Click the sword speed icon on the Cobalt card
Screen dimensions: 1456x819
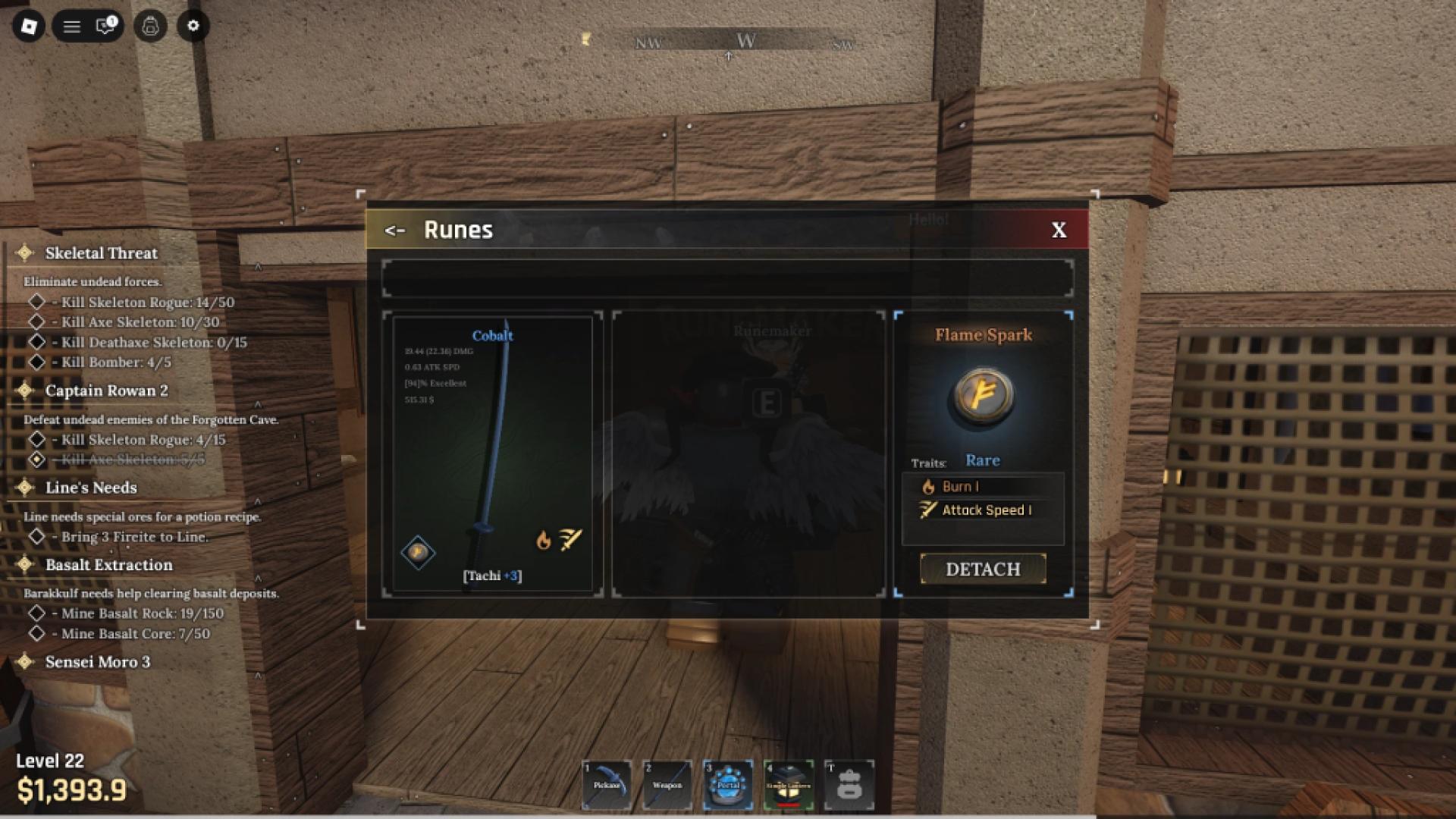571,538
